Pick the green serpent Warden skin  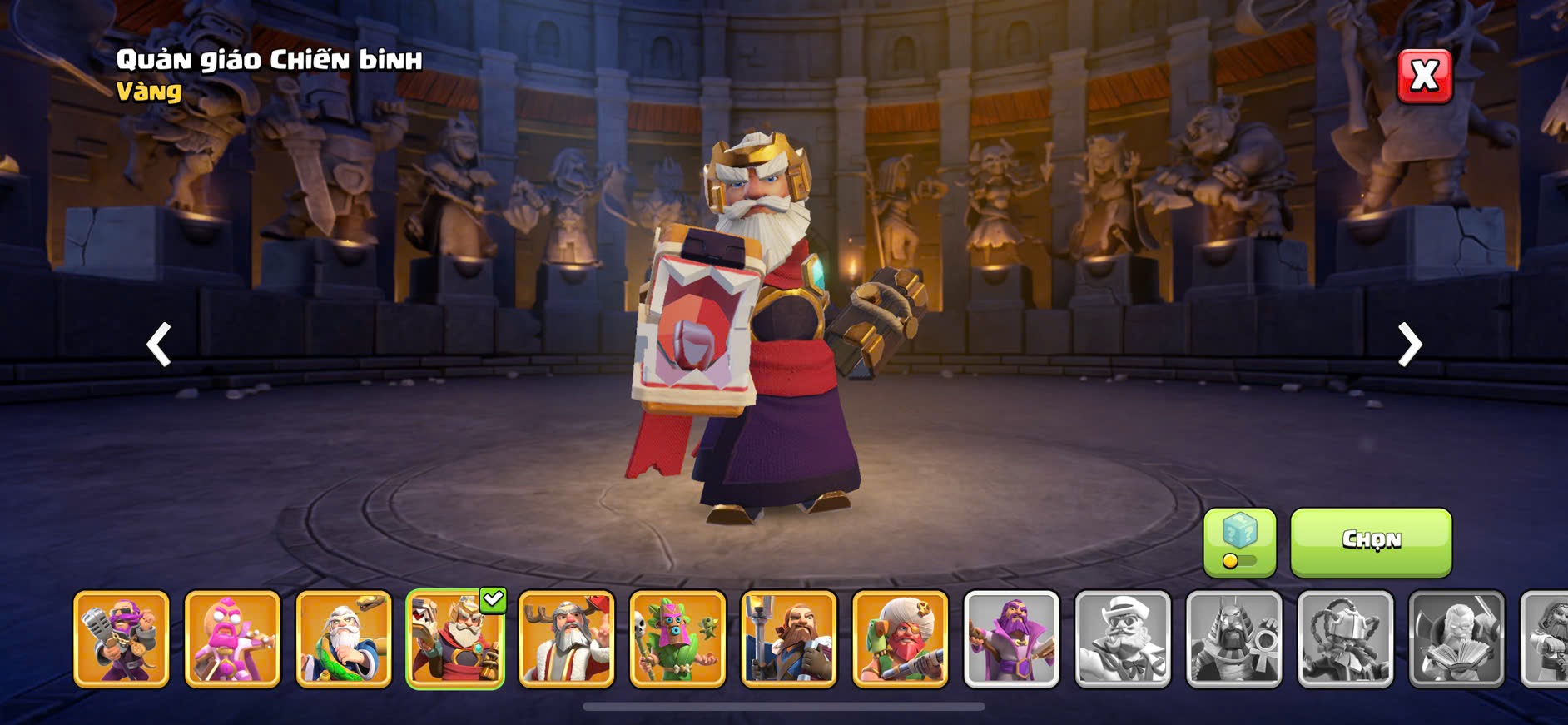(344, 639)
